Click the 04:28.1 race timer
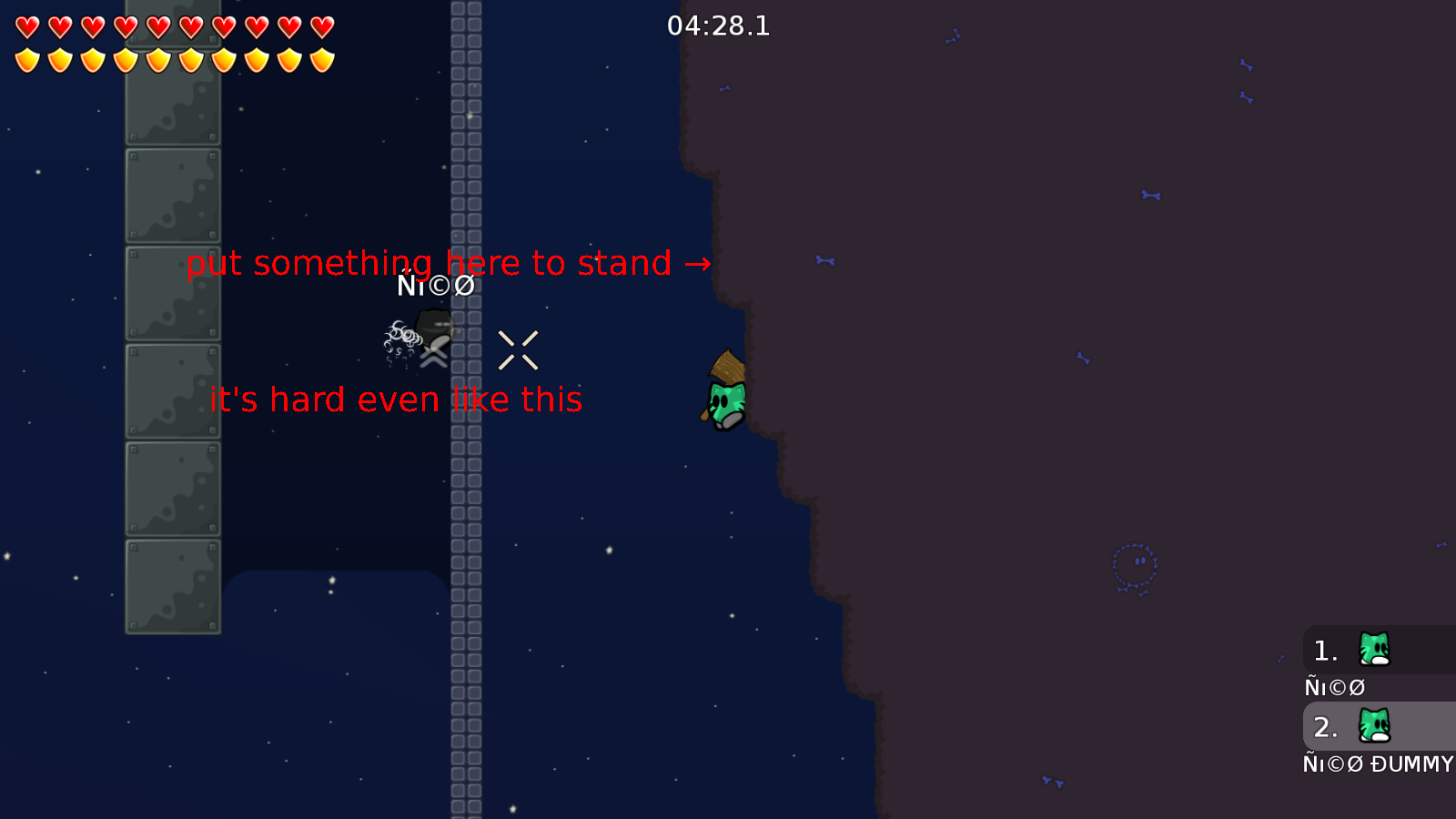Screen dimensions: 1456x819 pos(718,25)
